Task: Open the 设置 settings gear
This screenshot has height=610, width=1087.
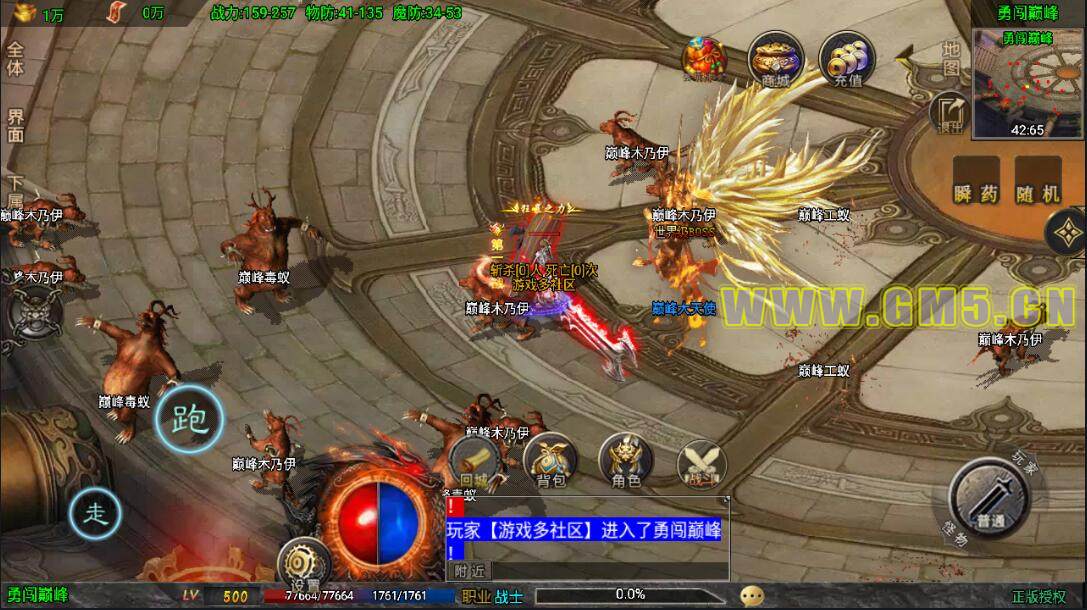Action: click(304, 567)
